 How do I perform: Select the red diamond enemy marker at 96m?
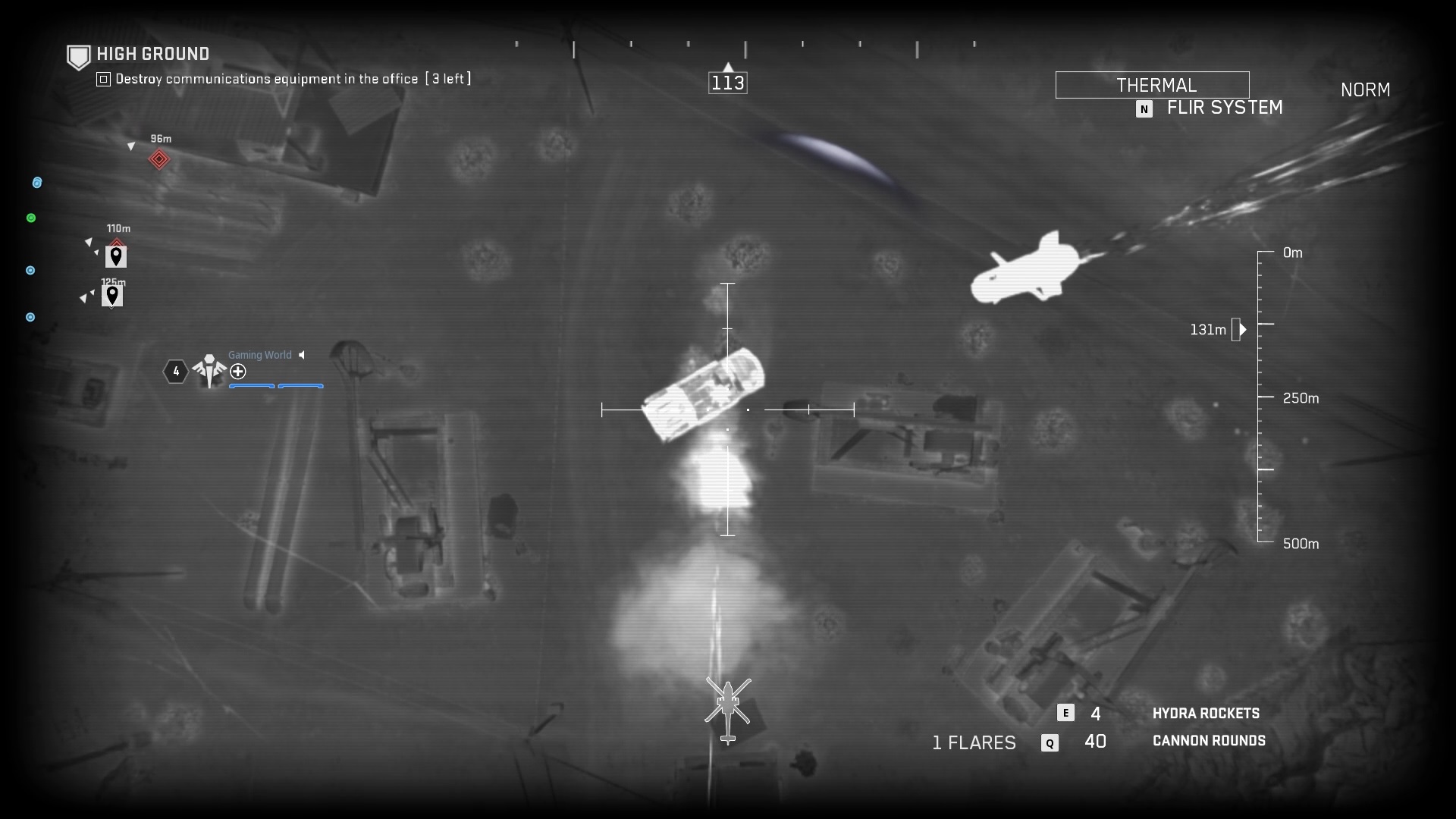tap(159, 160)
